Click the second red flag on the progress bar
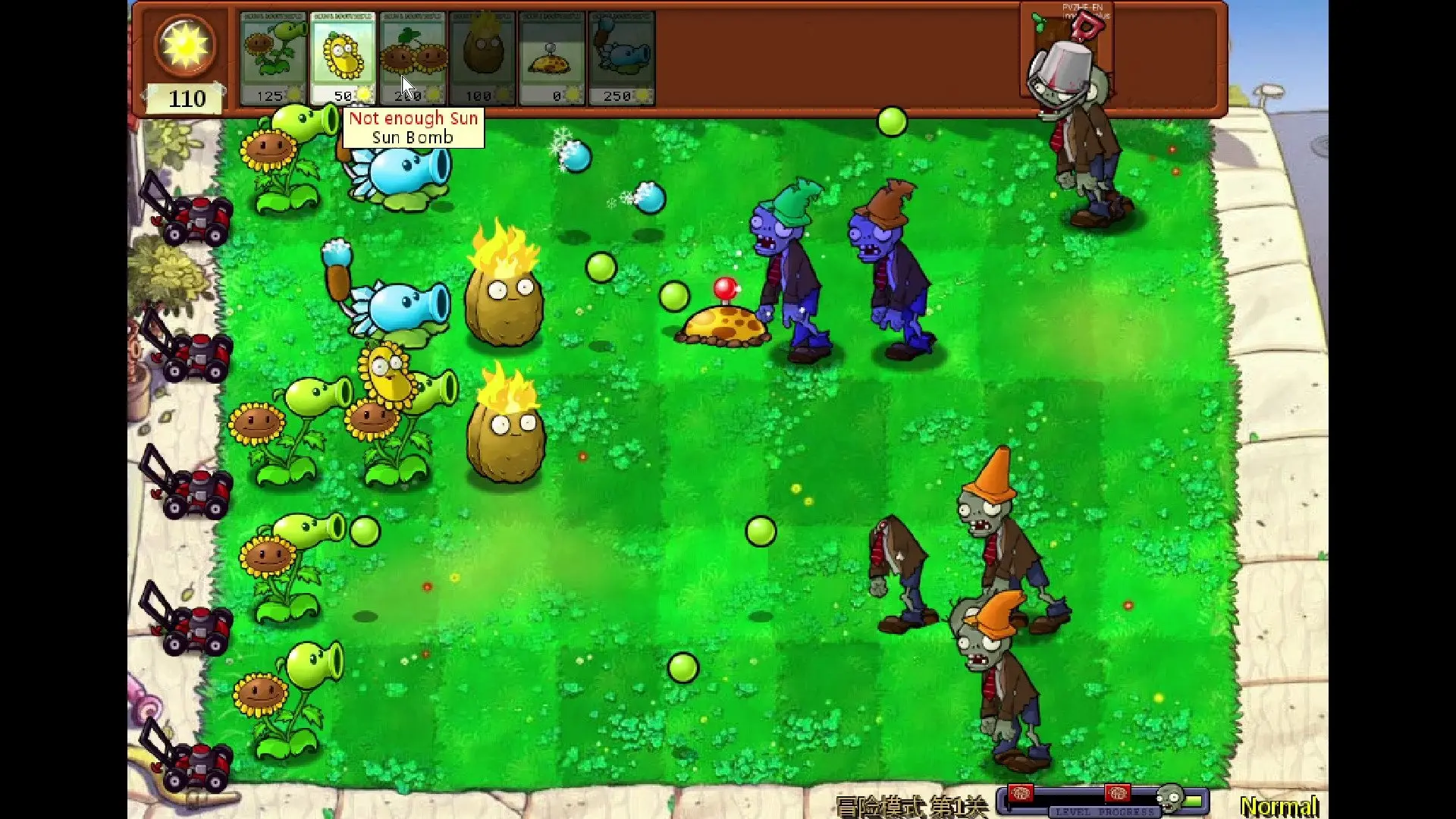The width and height of the screenshot is (1456, 819). 1116,795
